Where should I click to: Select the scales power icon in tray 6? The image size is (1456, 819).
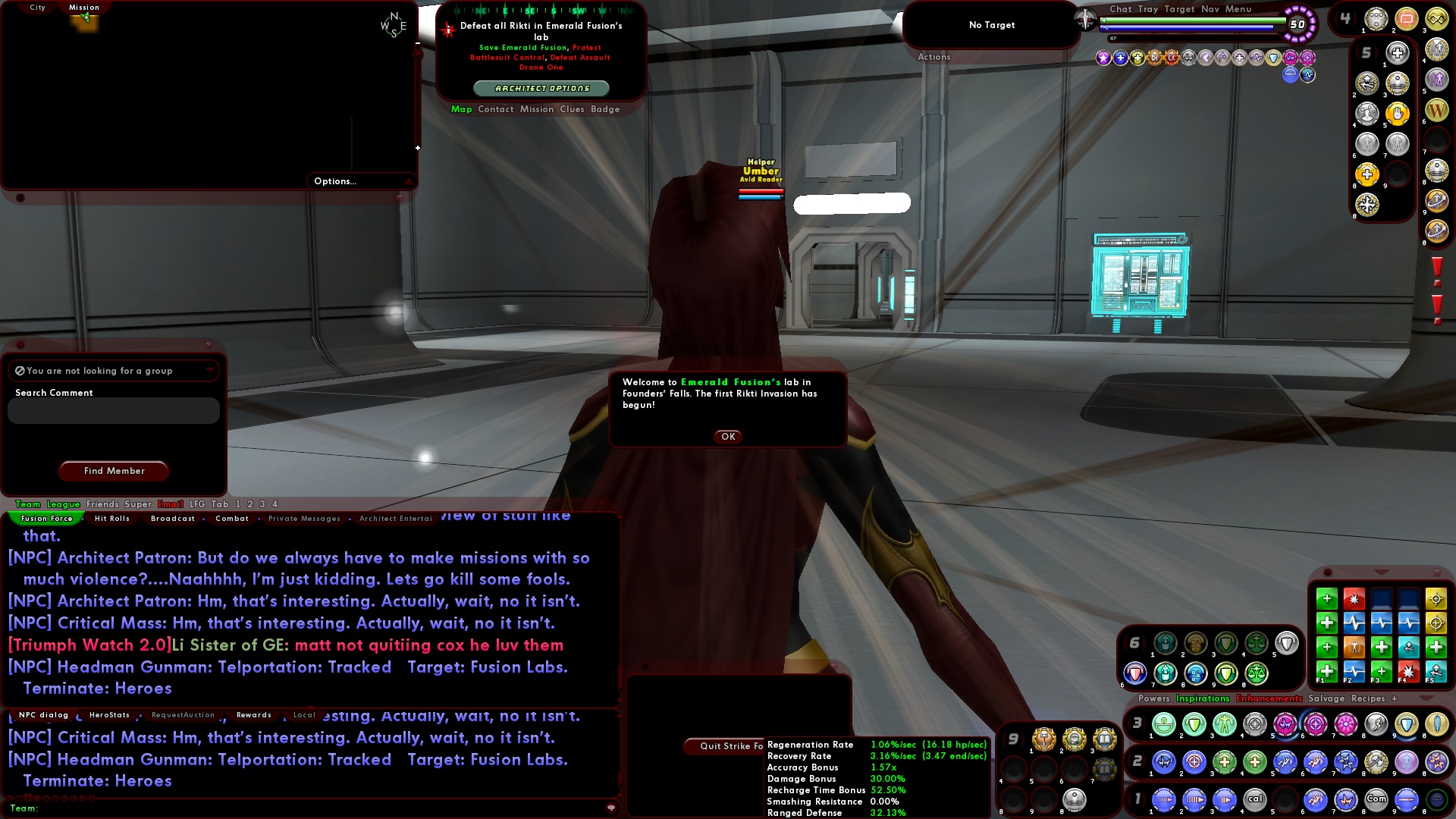click(x=1256, y=643)
